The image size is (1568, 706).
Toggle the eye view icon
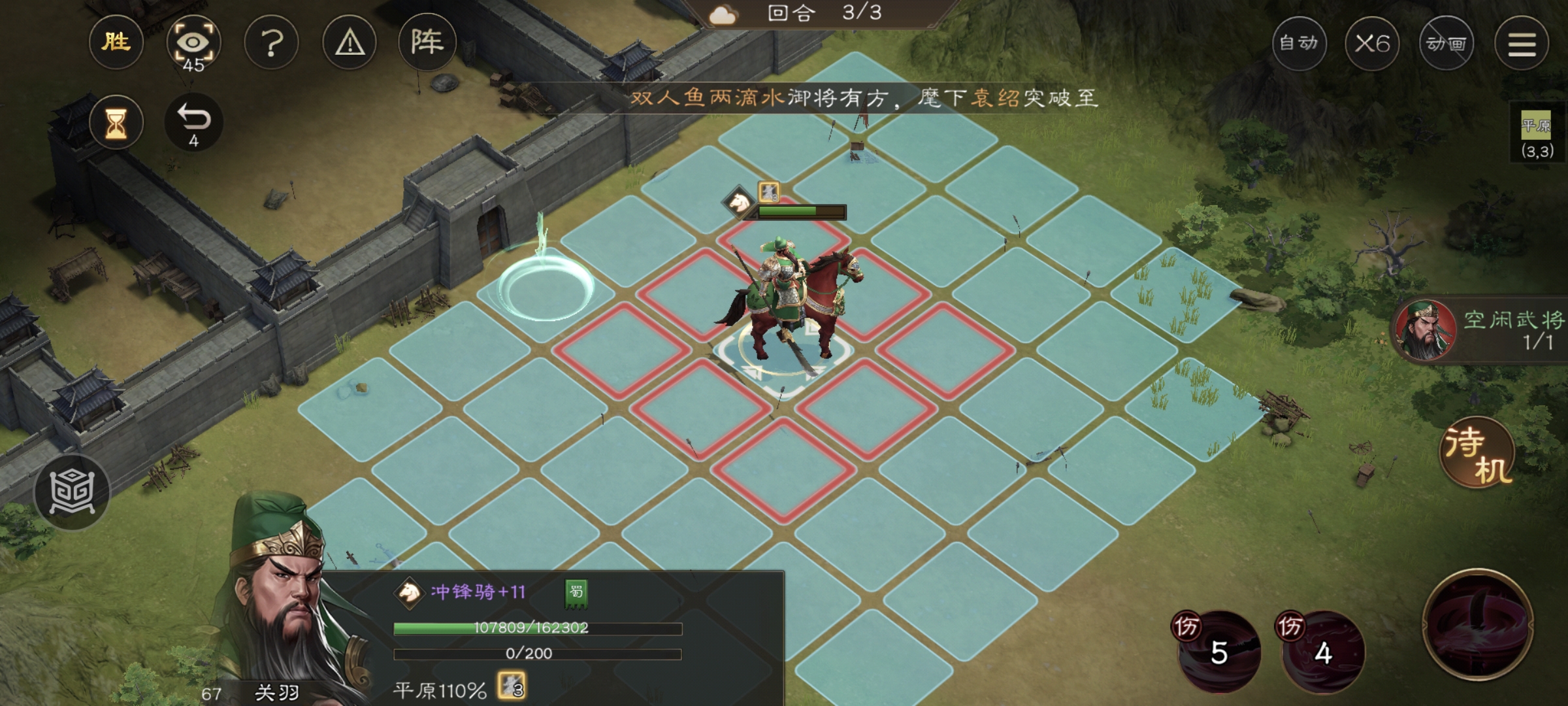click(x=193, y=43)
